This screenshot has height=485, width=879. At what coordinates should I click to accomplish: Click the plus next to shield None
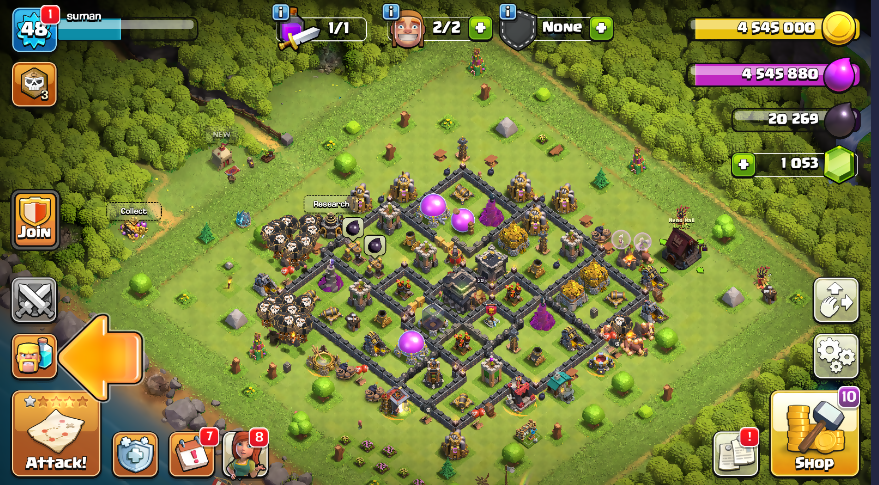pyautogui.click(x=600, y=28)
